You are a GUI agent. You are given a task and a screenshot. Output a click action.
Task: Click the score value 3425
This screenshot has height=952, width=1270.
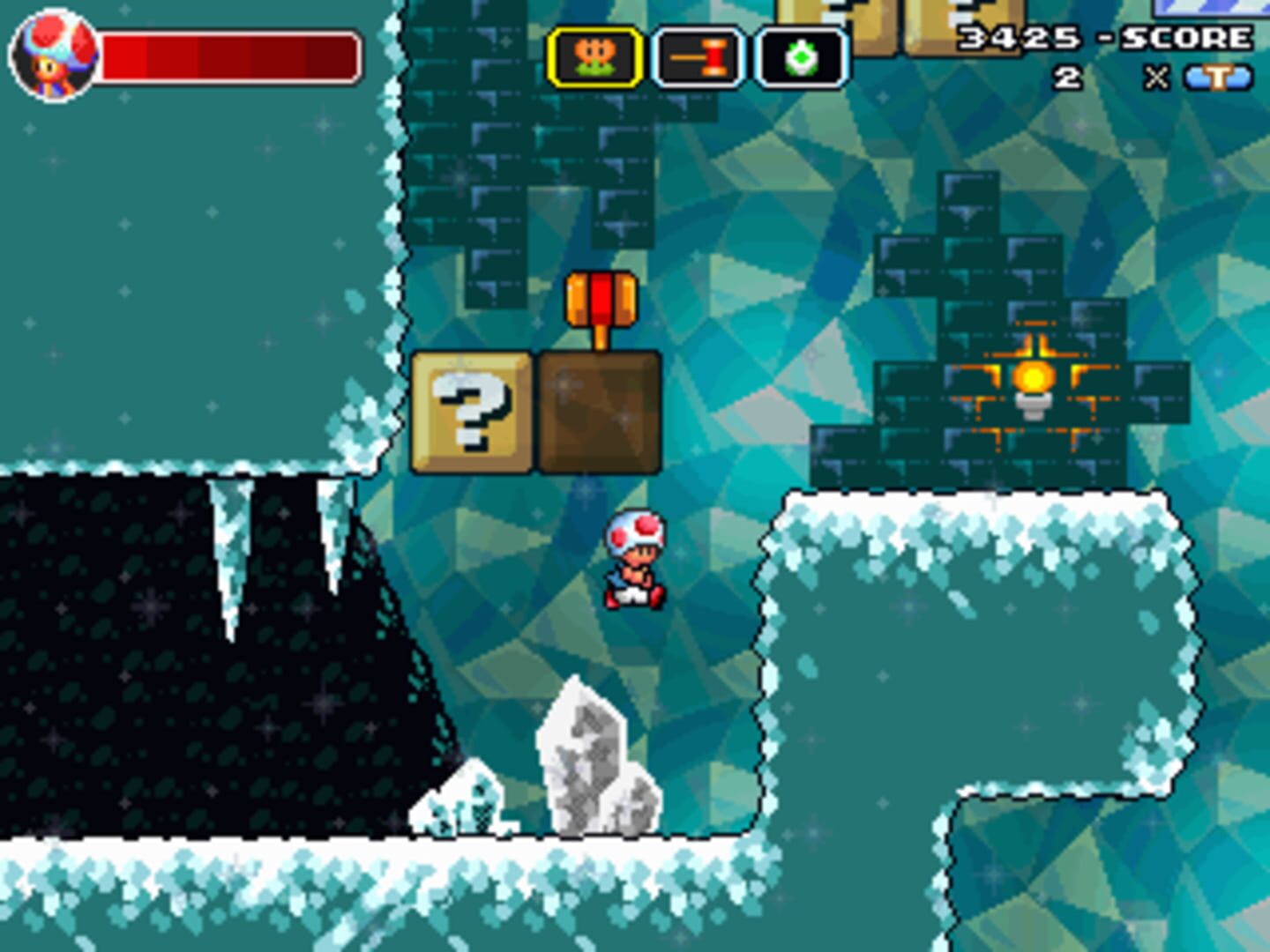[x=1019, y=39]
